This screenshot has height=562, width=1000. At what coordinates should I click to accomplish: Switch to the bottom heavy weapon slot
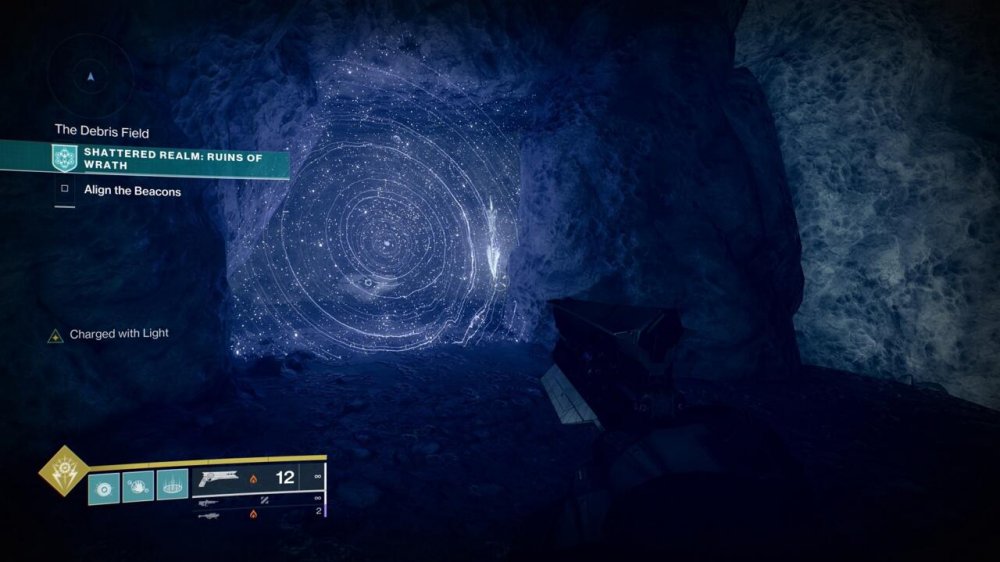click(x=210, y=515)
